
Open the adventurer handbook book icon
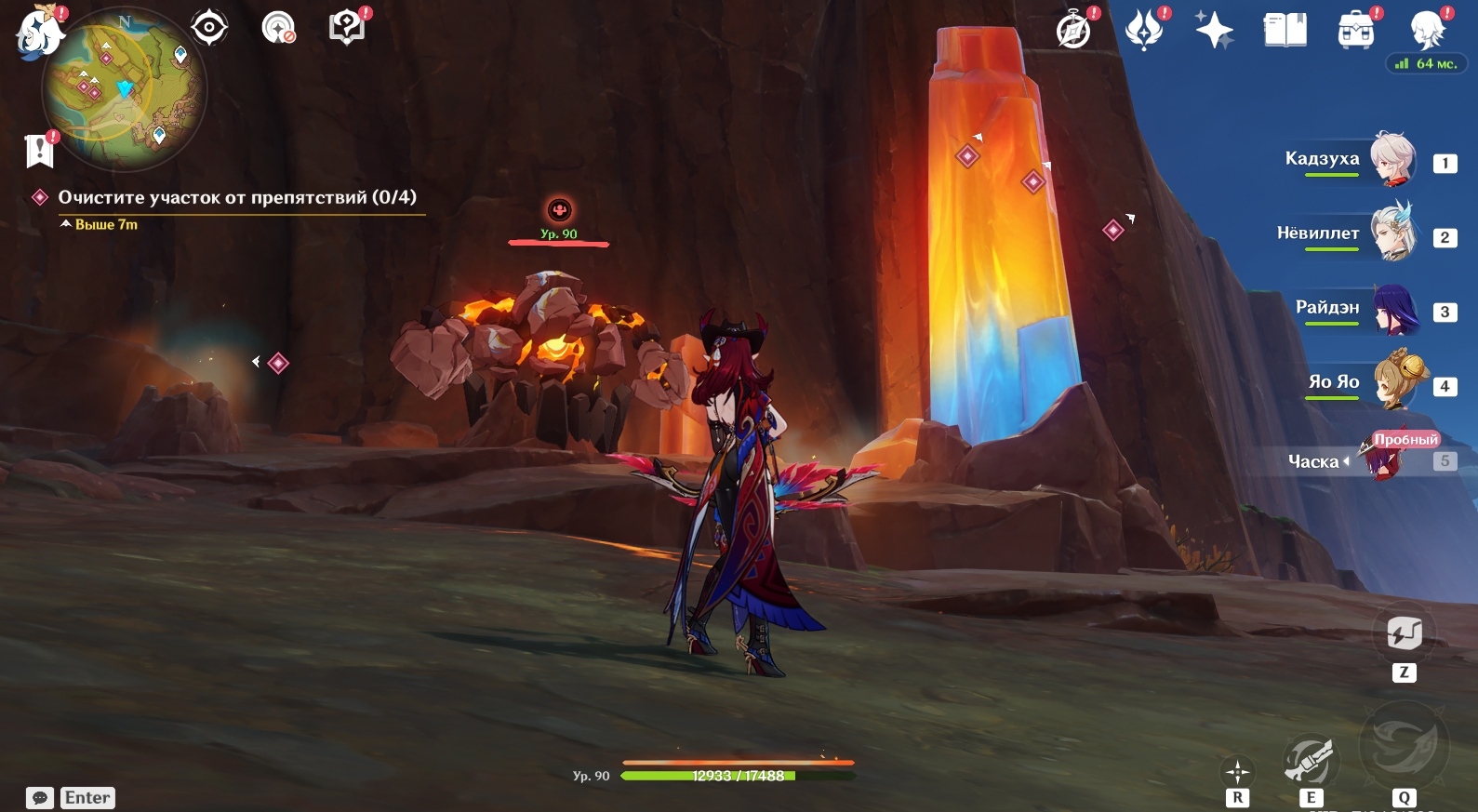click(x=1285, y=30)
